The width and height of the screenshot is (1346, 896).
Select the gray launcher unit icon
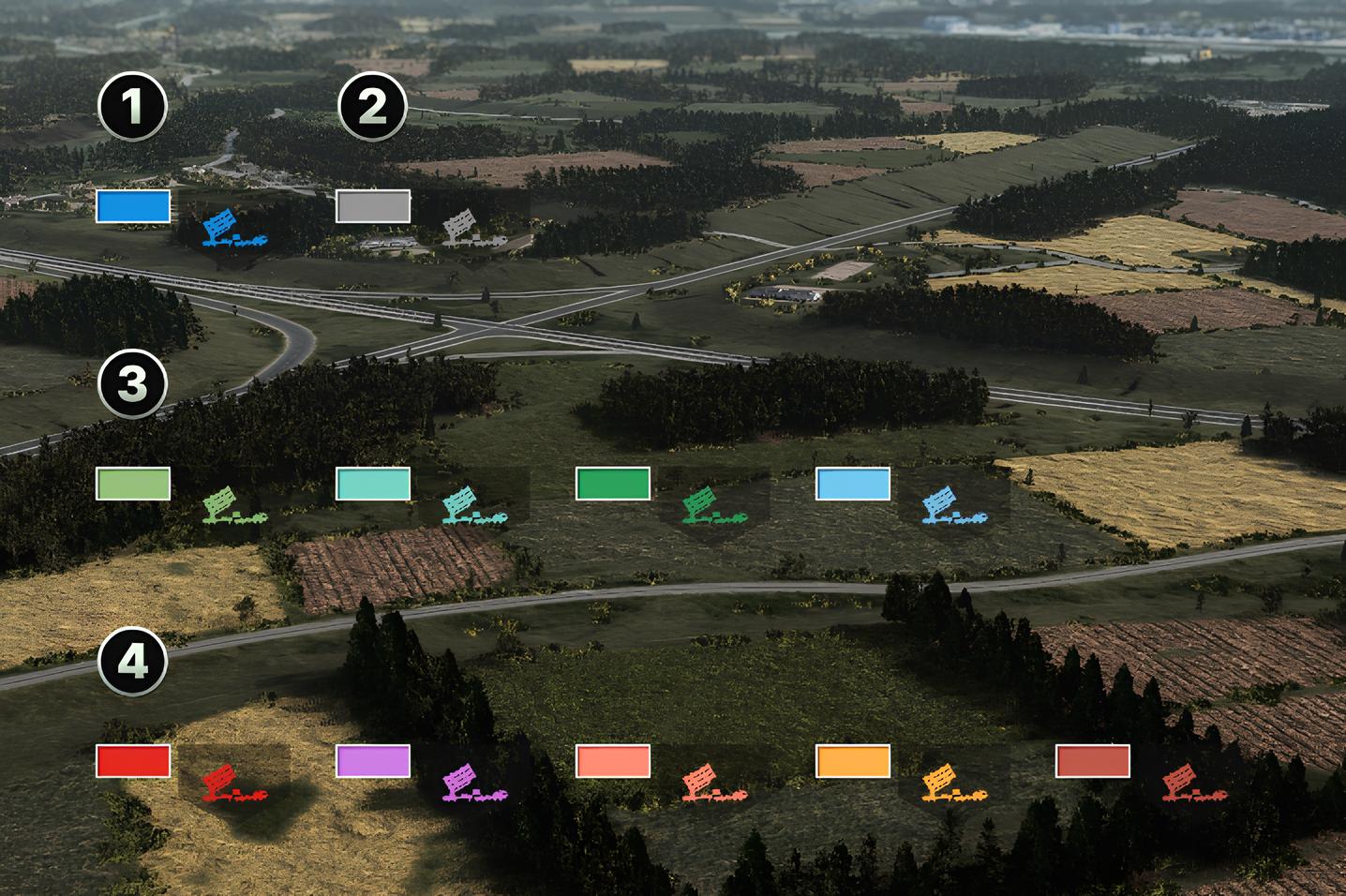tap(473, 229)
